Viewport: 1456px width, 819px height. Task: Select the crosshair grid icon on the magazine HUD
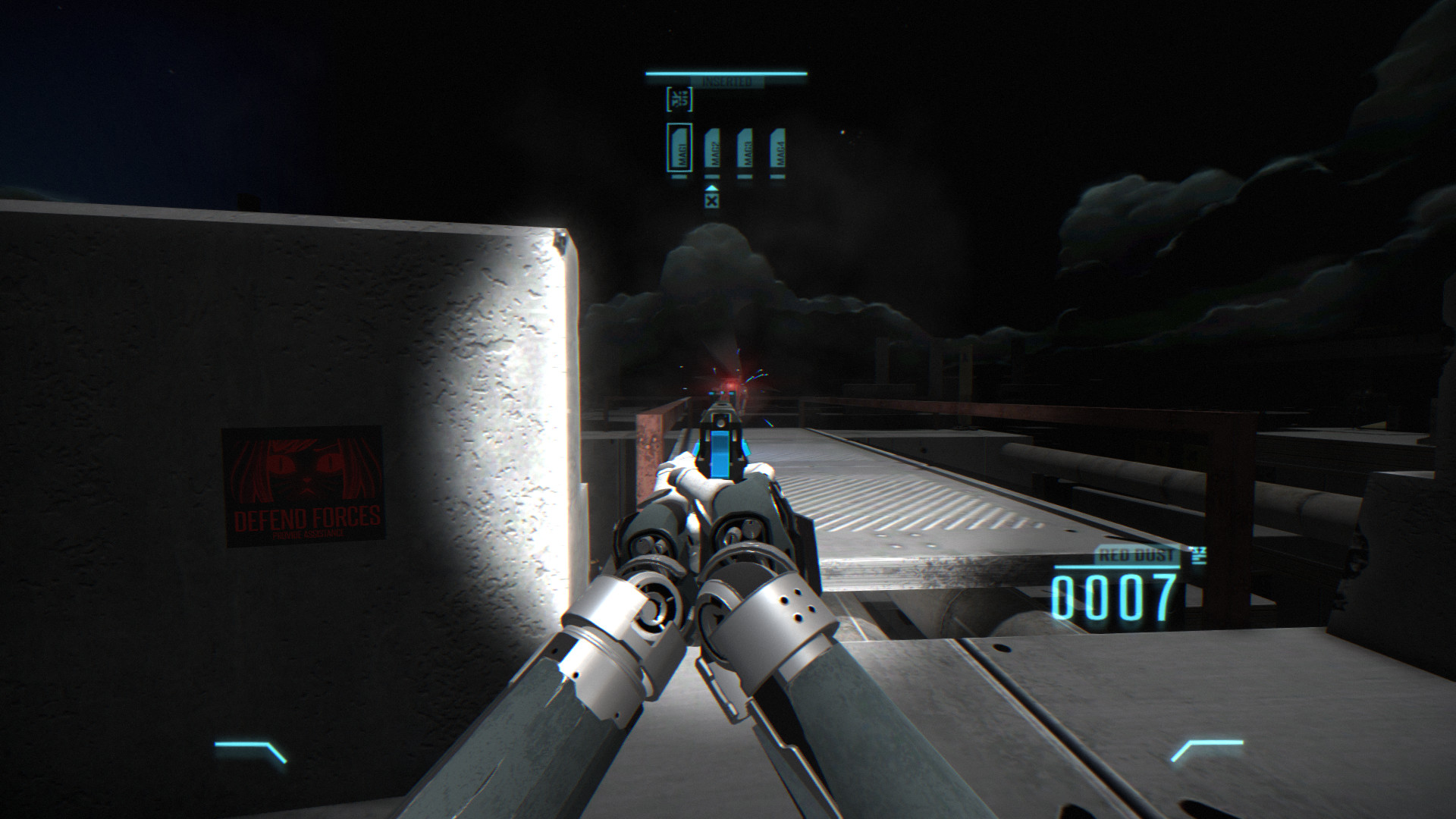click(679, 99)
